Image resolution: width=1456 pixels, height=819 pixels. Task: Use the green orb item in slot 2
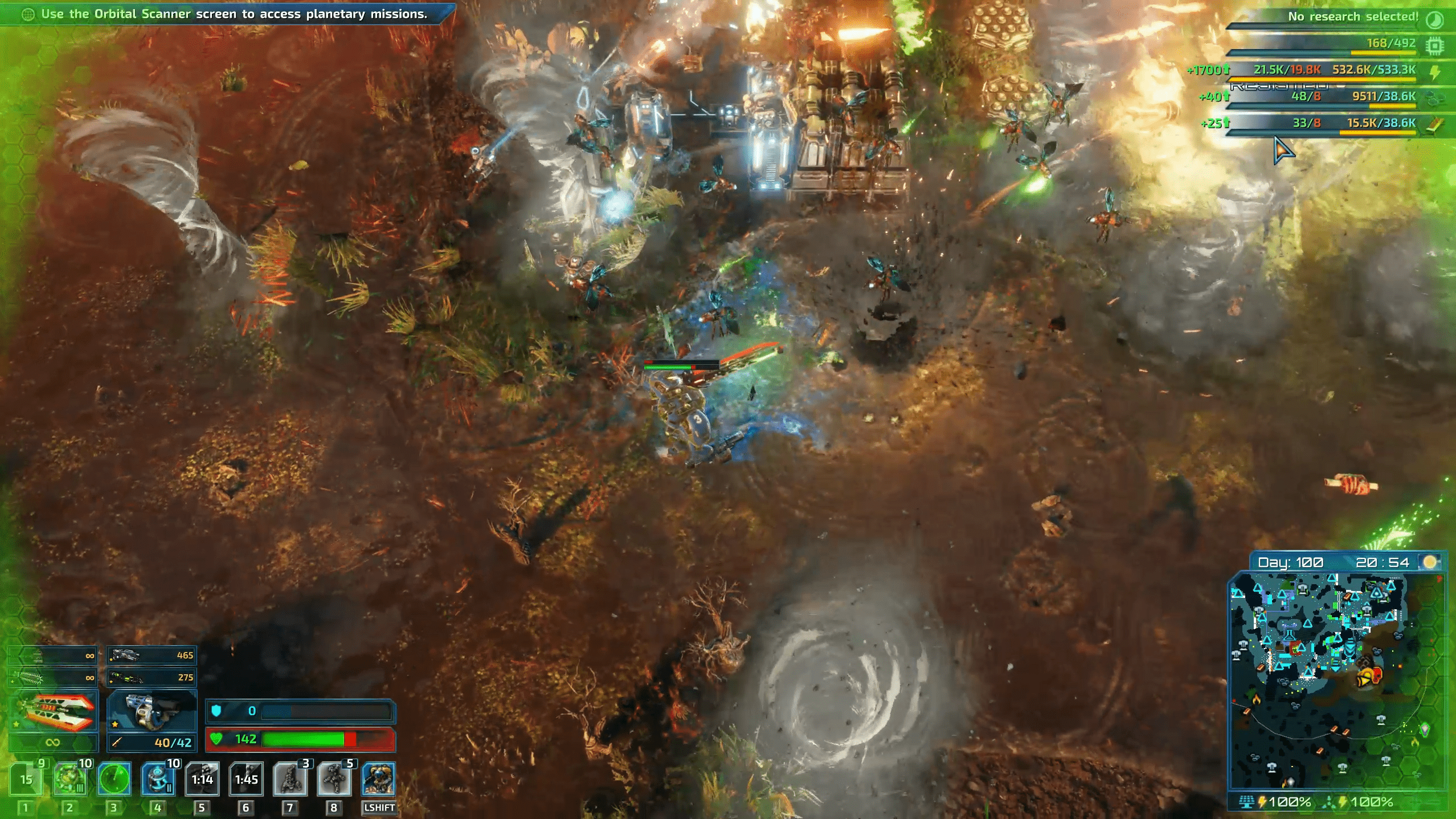(70, 779)
